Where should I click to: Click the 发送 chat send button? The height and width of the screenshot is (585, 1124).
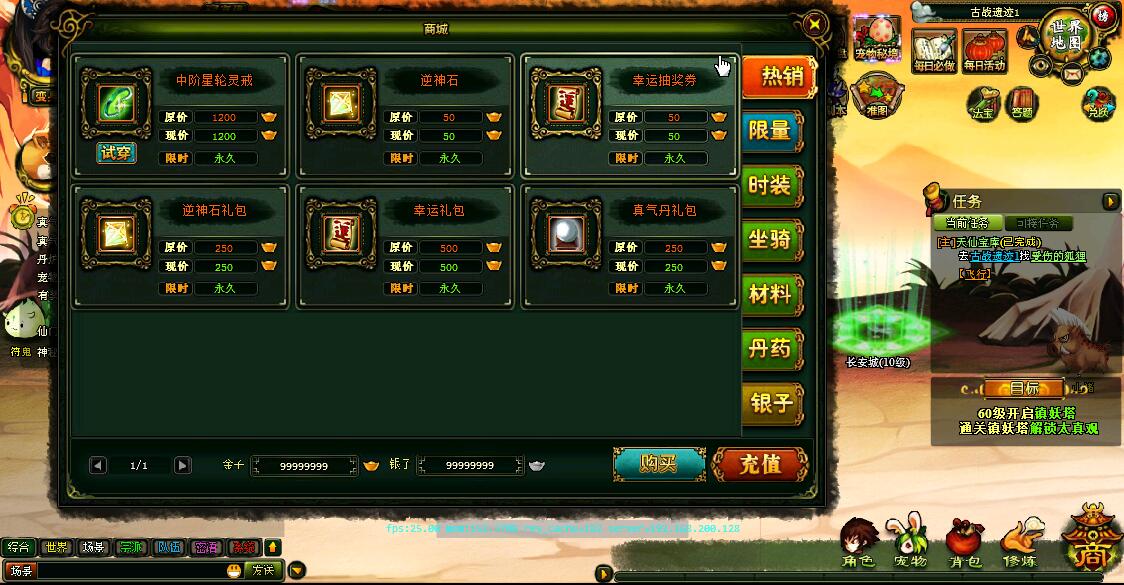[x=263, y=570]
